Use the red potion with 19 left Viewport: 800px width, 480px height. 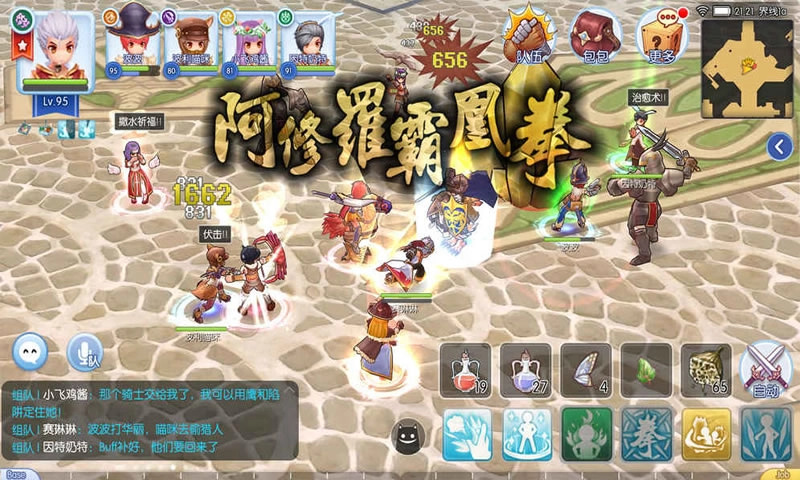(x=466, y=368)
